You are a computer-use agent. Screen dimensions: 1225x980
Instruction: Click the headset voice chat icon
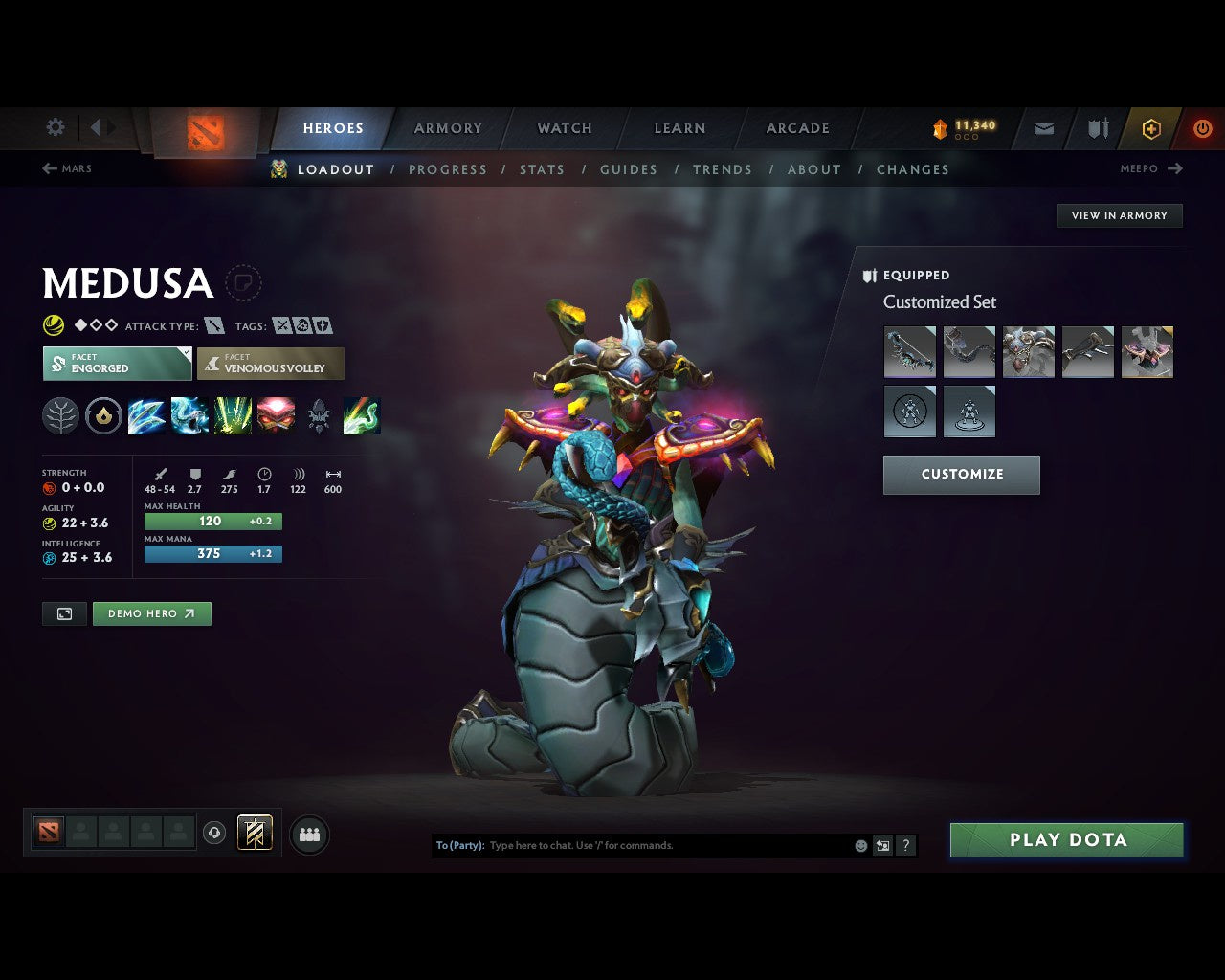(x=214, y=833)
